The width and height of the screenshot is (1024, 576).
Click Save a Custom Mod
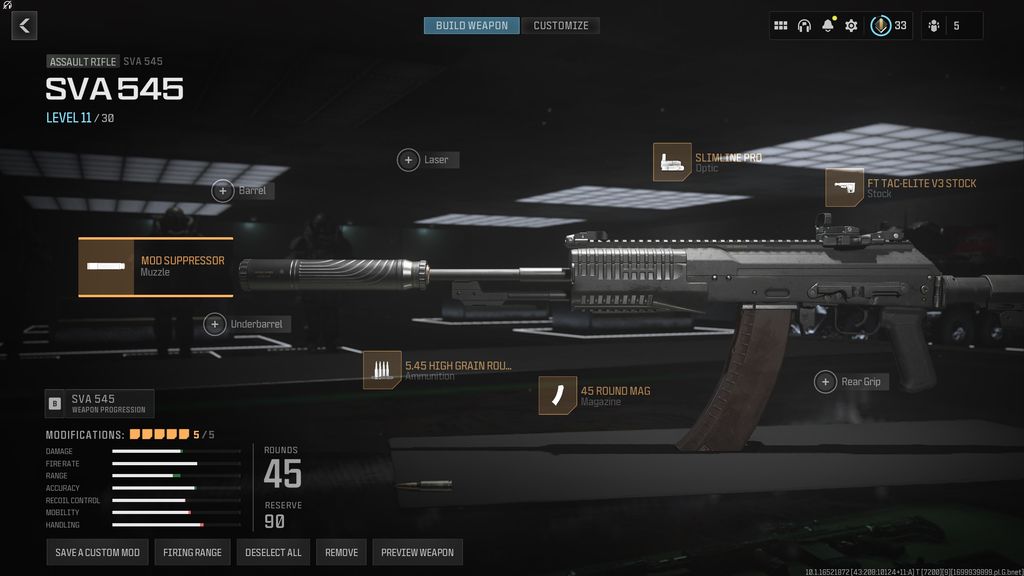coord(97,552)
